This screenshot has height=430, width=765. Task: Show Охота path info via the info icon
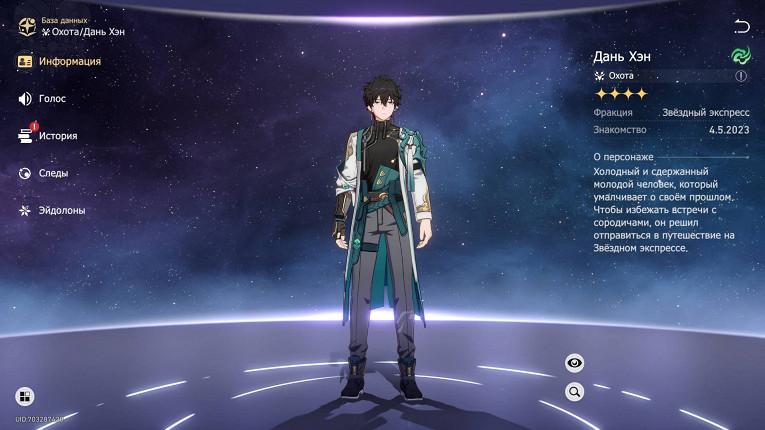741,75
